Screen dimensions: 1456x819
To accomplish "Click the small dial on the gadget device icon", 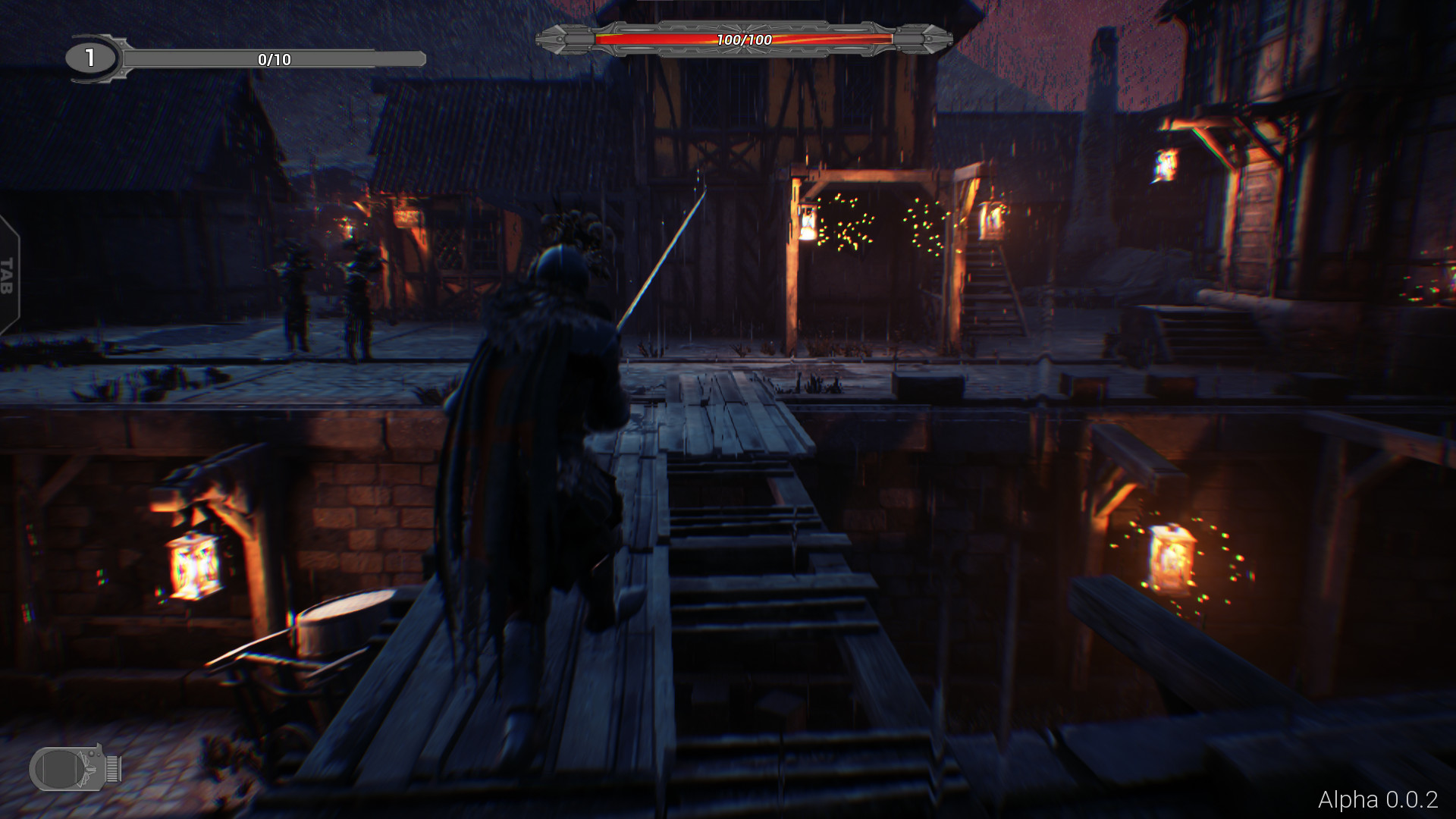I will coord(91,754).
